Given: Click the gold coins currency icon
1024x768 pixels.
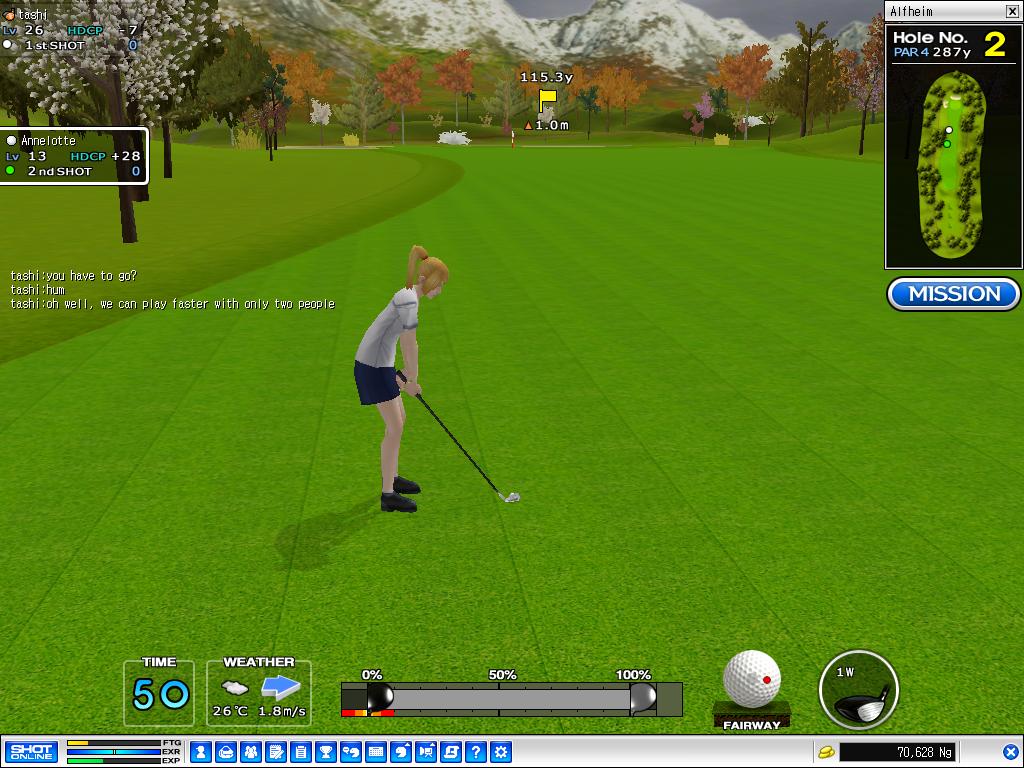Looking at the screenshot, I should (826, 751).
